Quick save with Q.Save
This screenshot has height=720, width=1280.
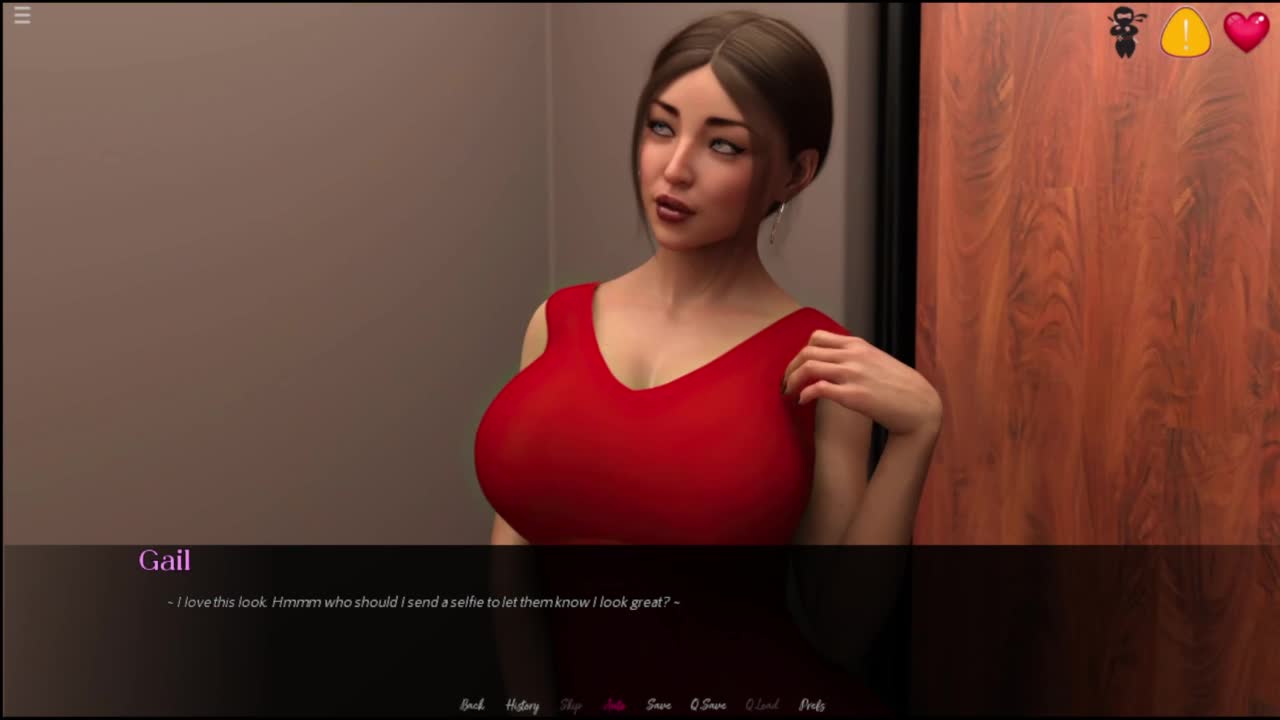pos(708,705)
